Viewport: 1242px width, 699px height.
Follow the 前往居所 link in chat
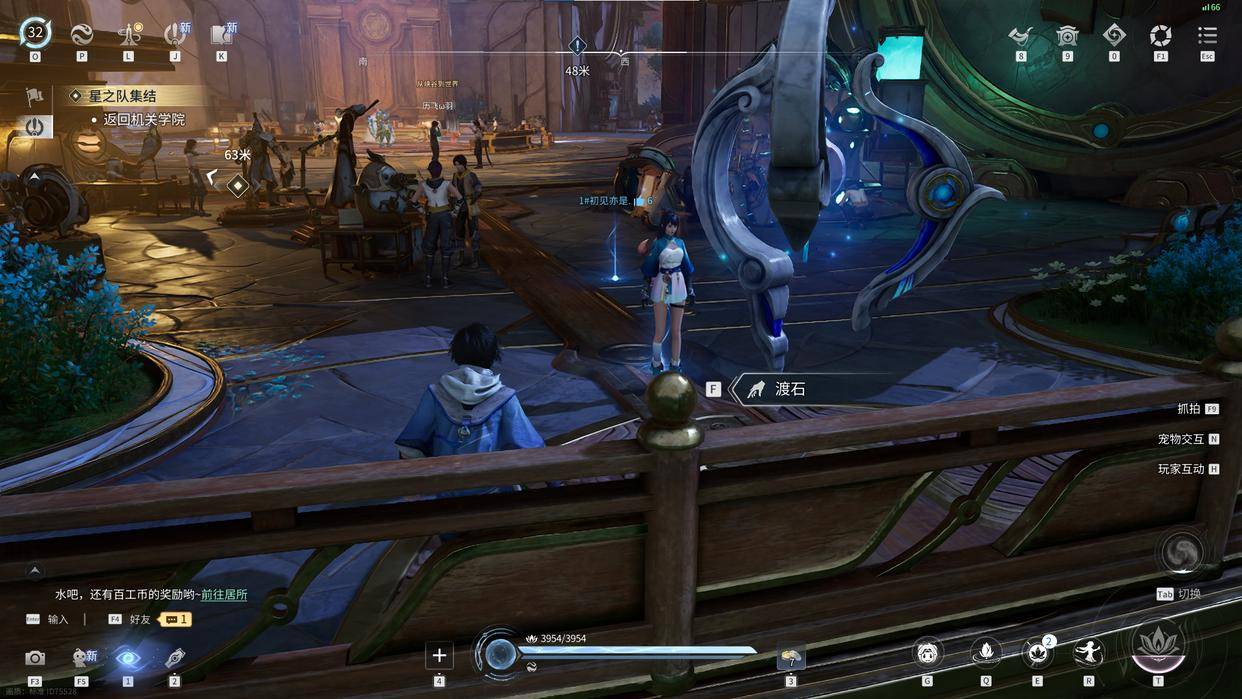pyautogui.click(x=224, y=595)
